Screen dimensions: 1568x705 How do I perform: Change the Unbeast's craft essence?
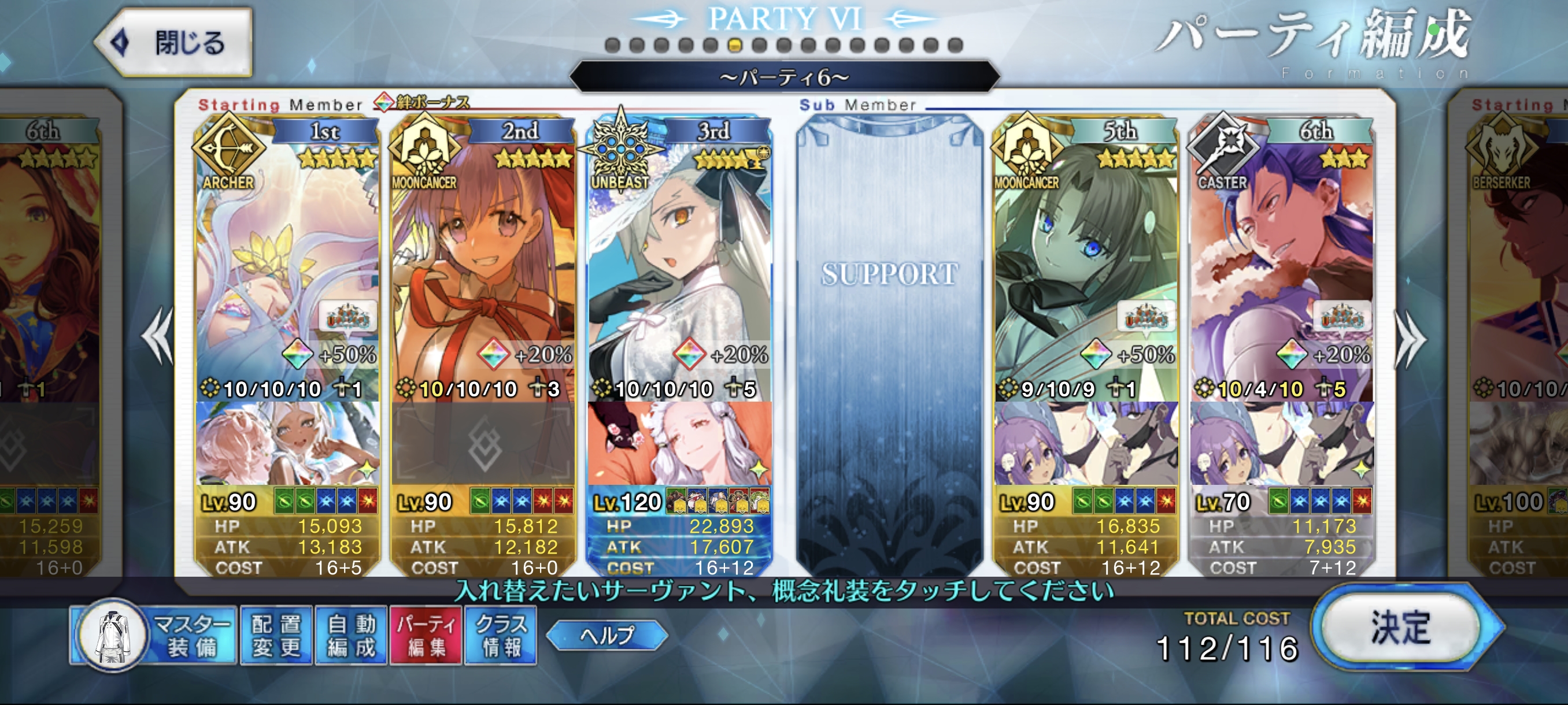tap(679, 443)
